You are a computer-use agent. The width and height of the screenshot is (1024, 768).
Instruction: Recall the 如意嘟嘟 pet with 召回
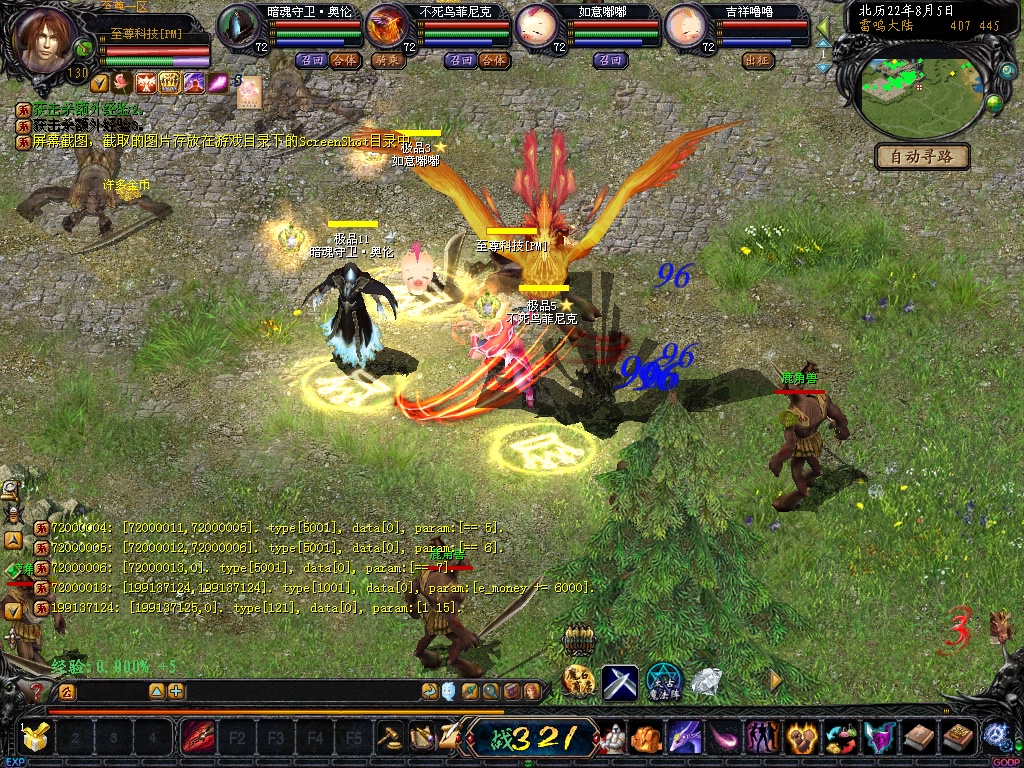click(x=611, y=60)
